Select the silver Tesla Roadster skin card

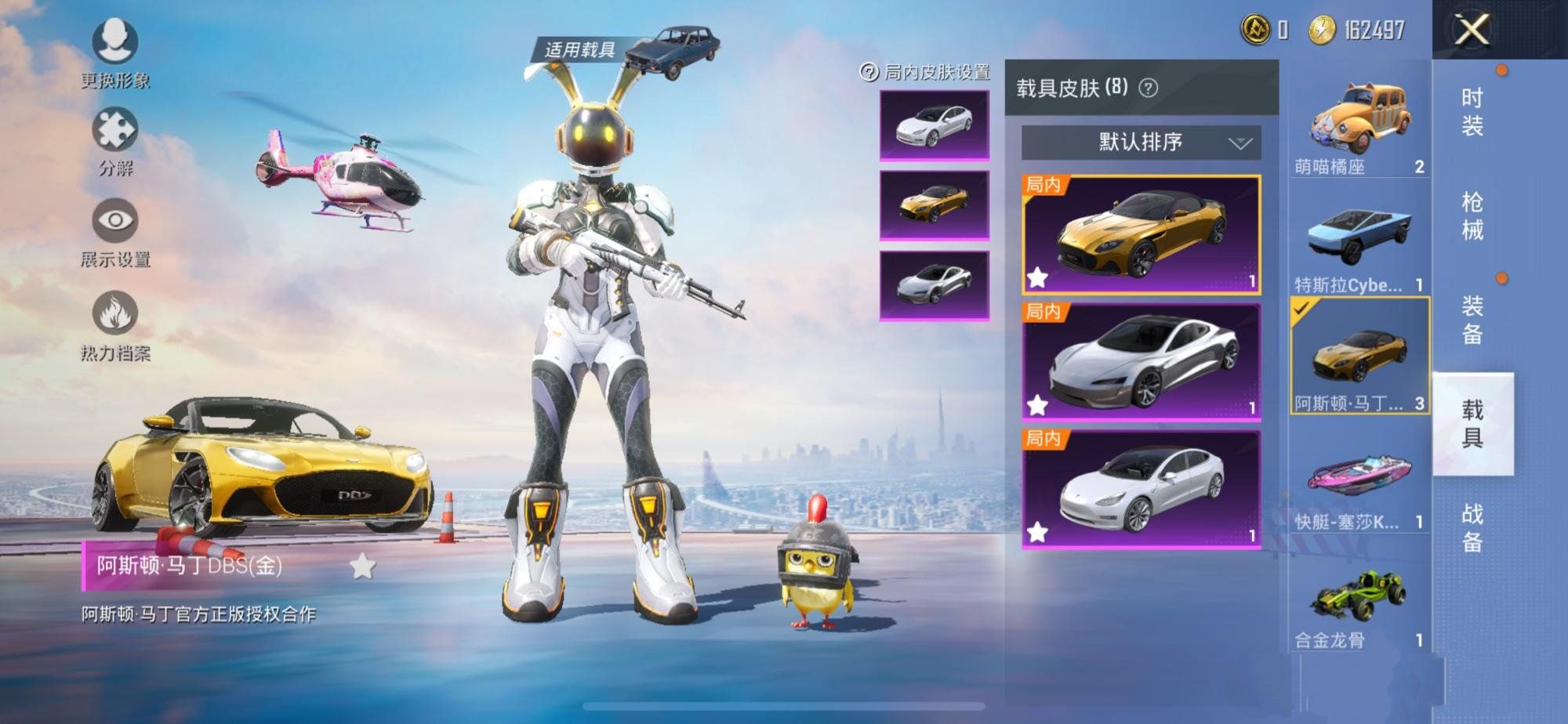(1141, 361)
